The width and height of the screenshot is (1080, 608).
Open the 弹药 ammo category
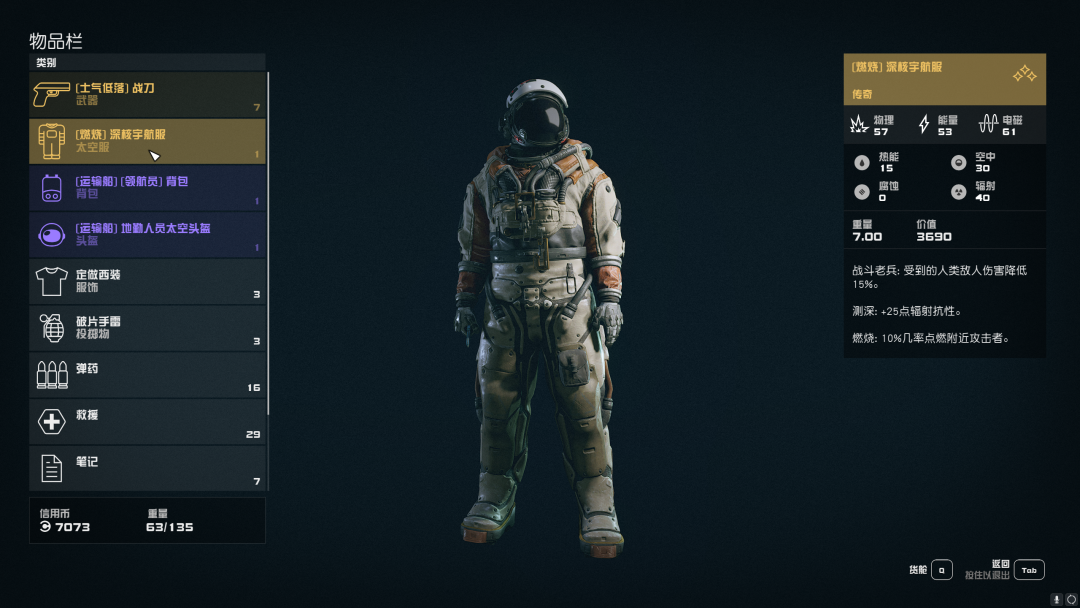(x=148, y=375)
